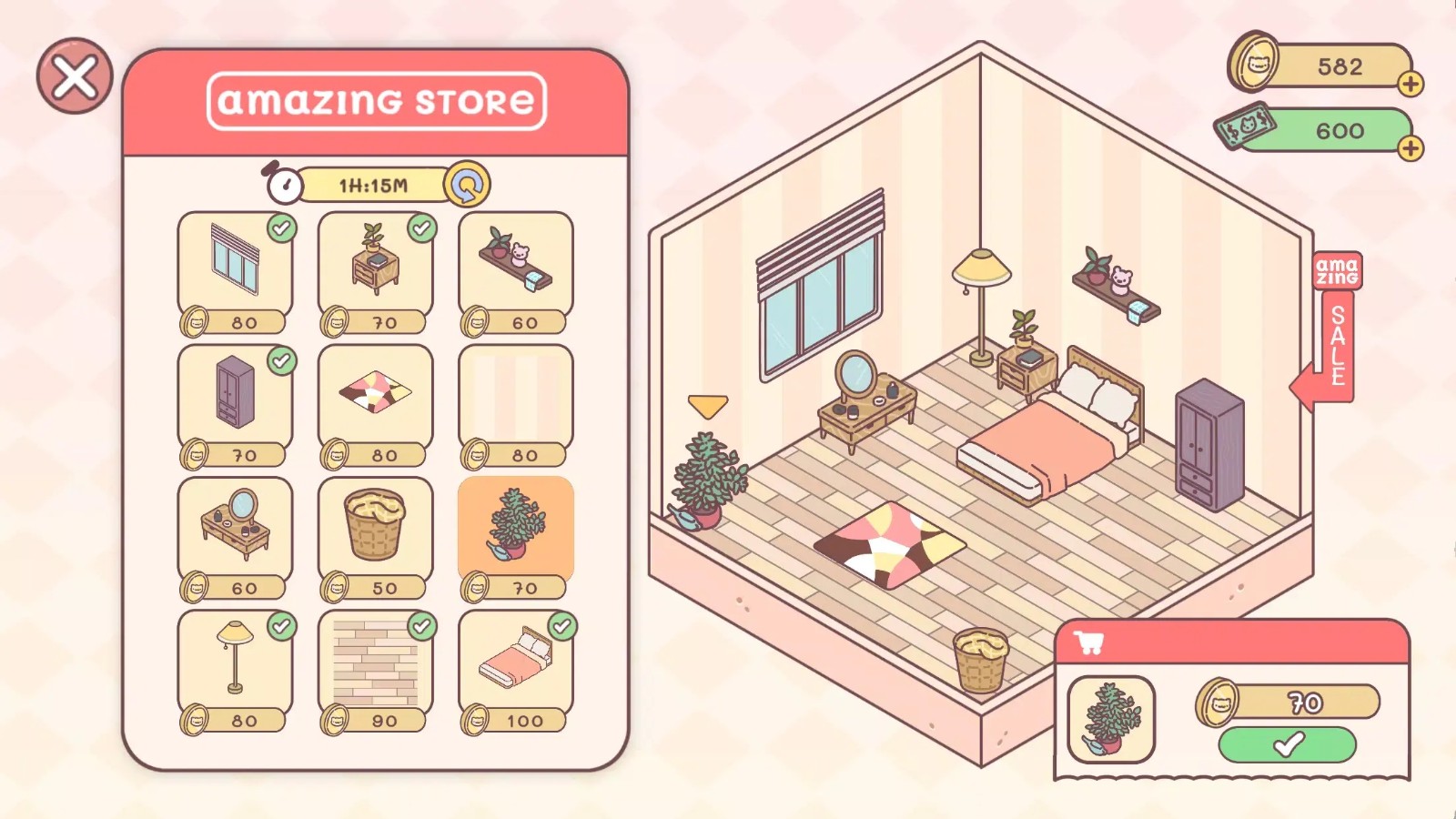The width and height of the screenshot is (1456, 819).
Task: Select the nightstand with plant priced 70
Action: pos(376,264)
